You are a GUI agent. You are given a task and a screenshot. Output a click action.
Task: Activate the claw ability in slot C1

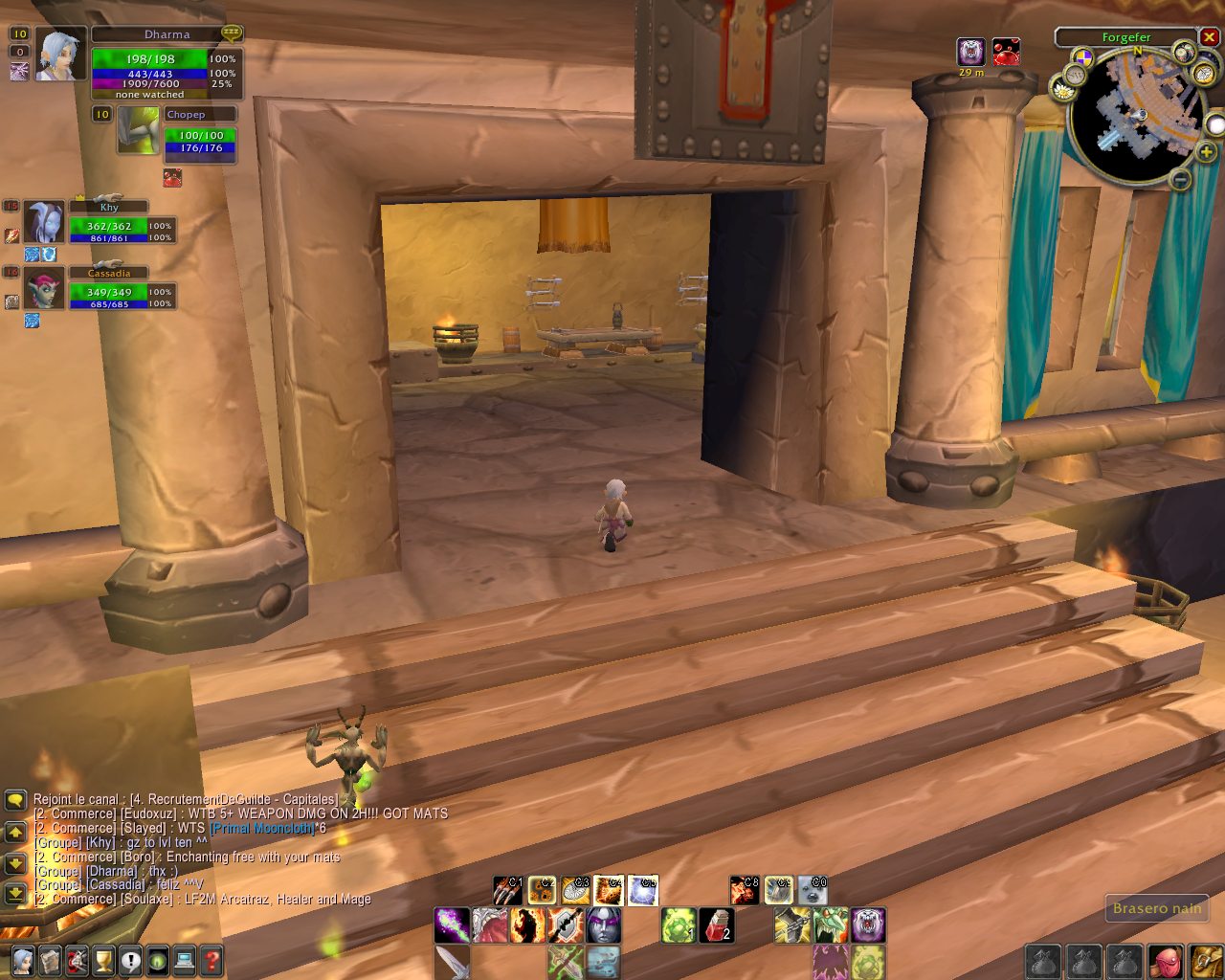pyautogui.click(x=508, y=891)
